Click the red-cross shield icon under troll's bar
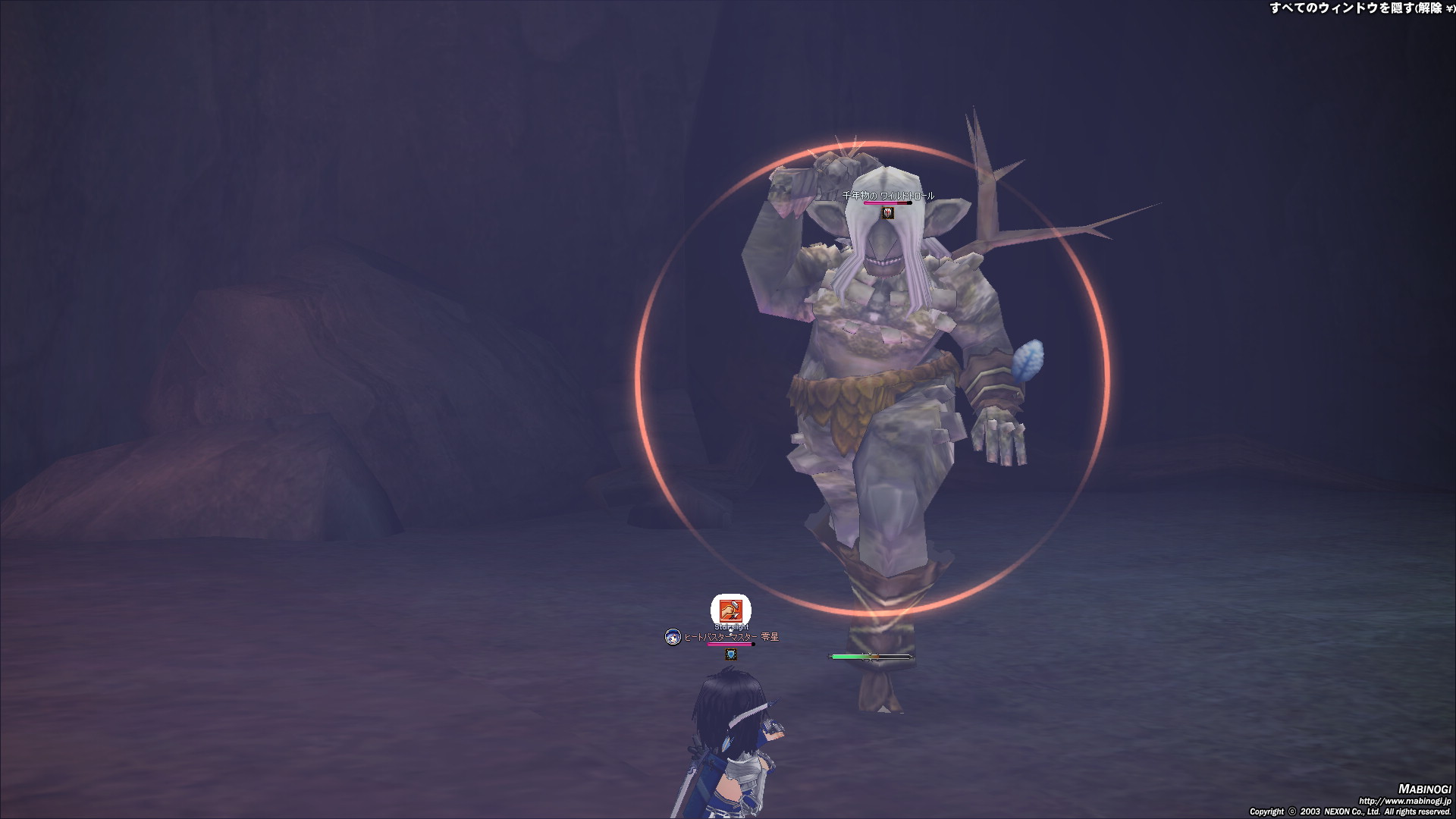This screenshot has width=1456, height=819. tap(888, 213)
